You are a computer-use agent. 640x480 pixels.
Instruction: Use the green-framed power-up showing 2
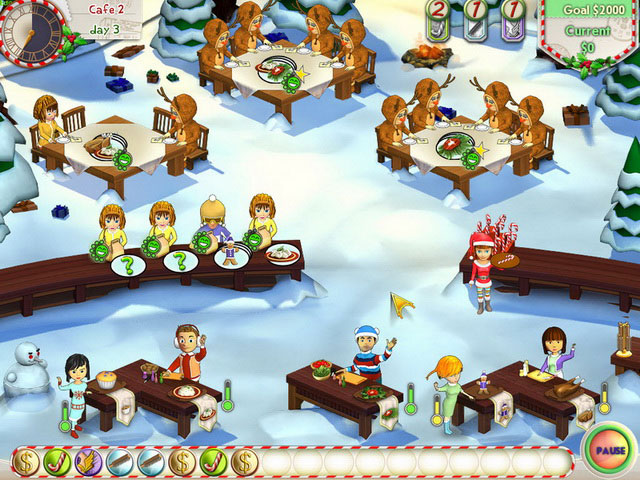(x=439, y=21)
